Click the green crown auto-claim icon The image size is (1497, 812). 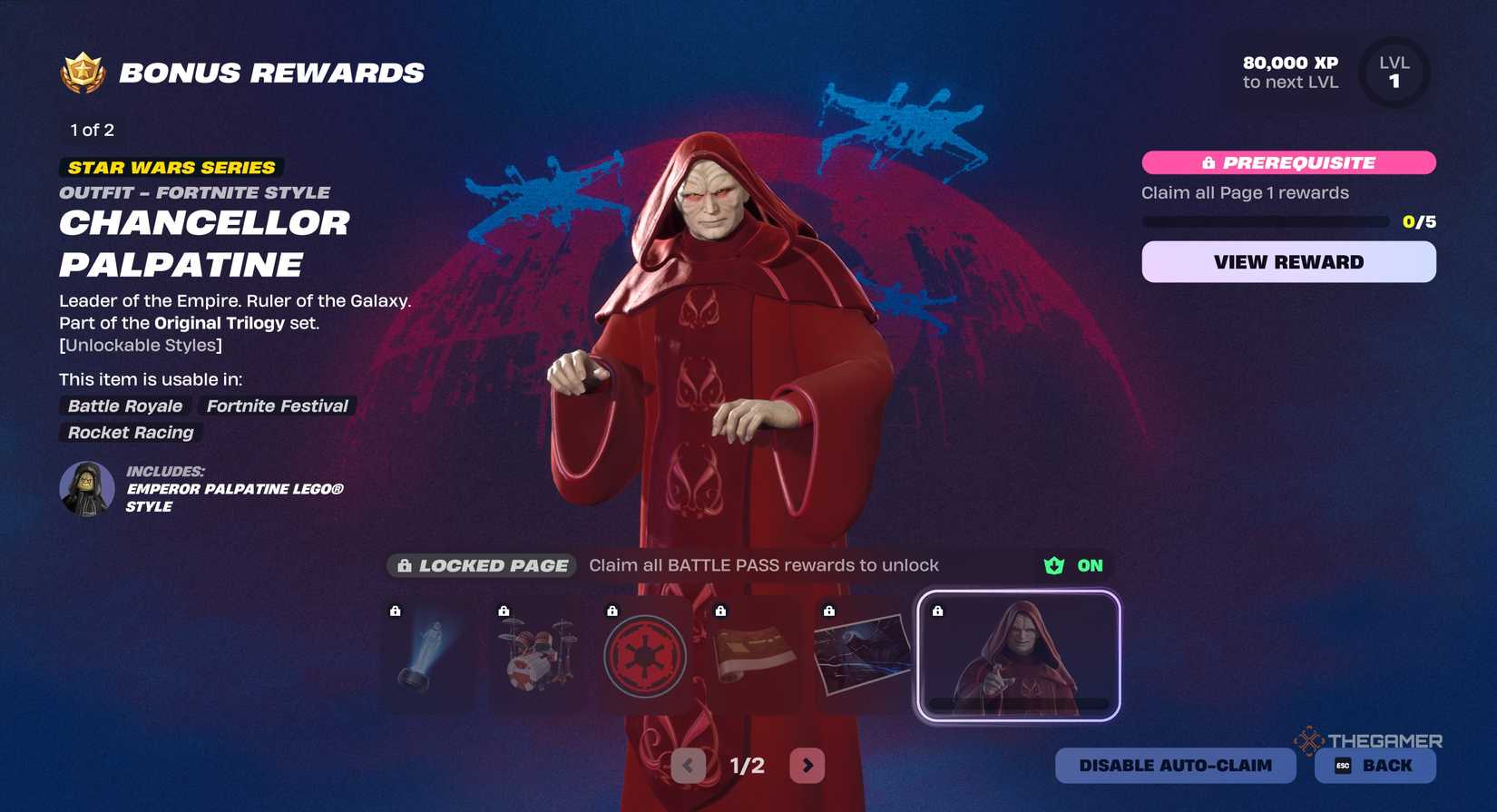coord(1052,565)
